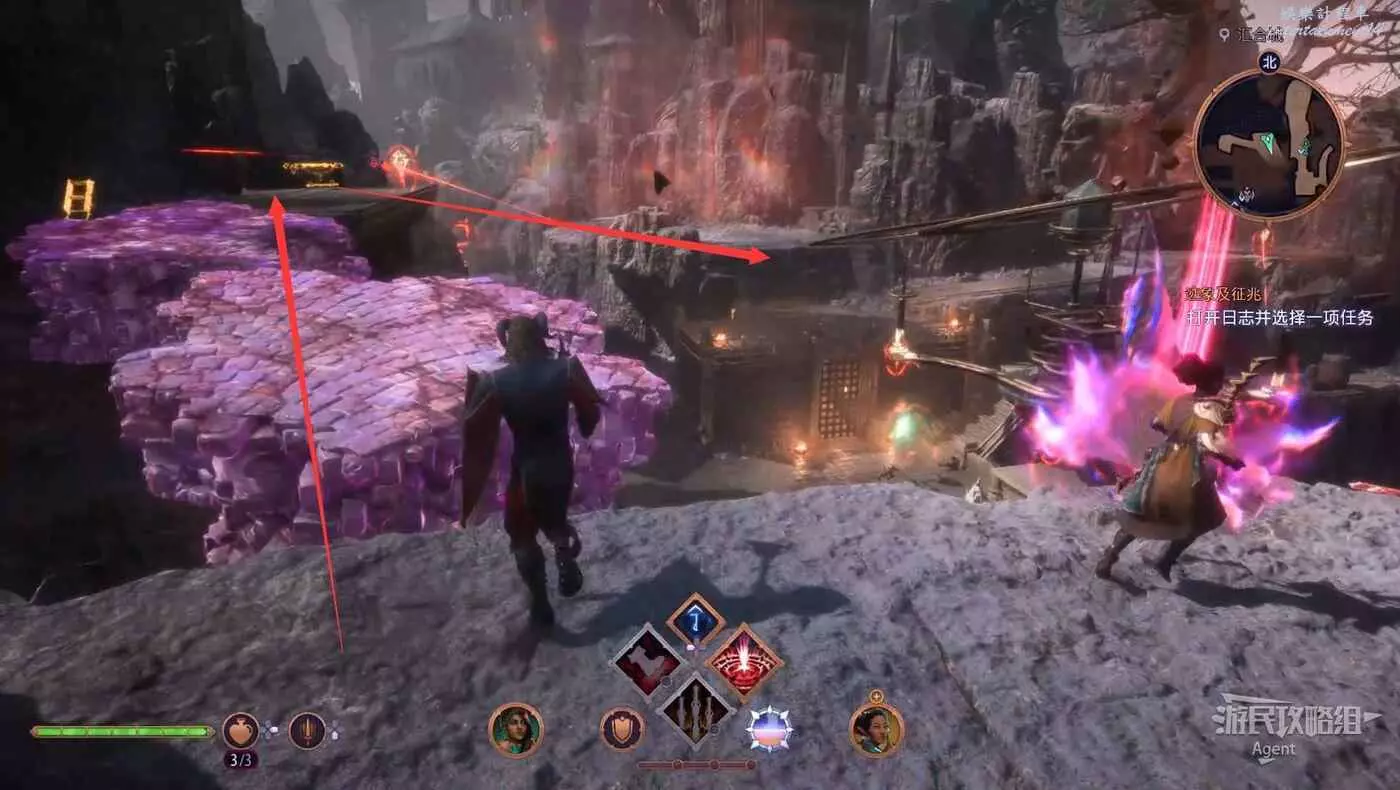Open the circular minimap

tap(1268, 144)
